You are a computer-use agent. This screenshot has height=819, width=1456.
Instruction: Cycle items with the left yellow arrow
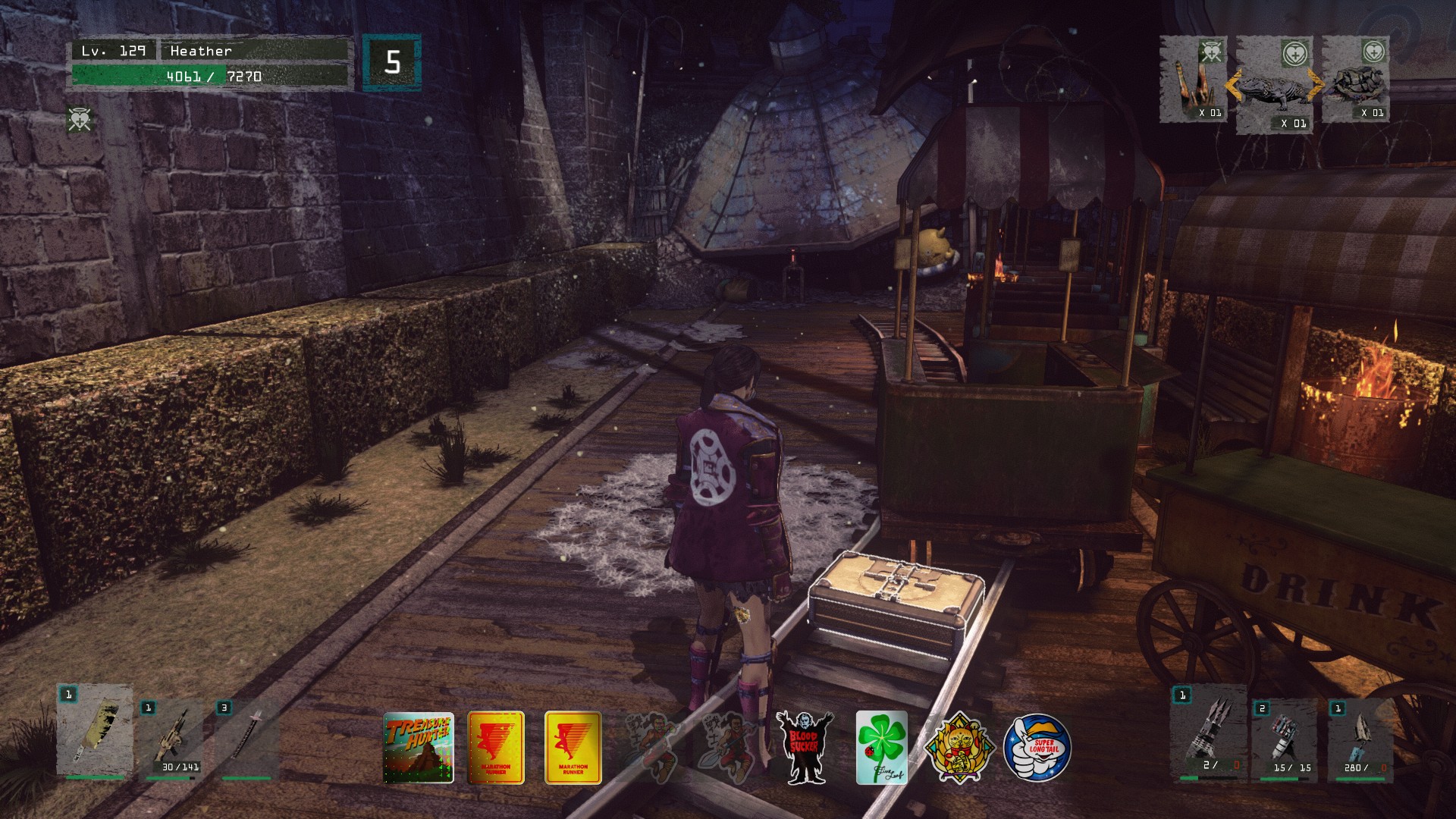[x=1232, y=86]
